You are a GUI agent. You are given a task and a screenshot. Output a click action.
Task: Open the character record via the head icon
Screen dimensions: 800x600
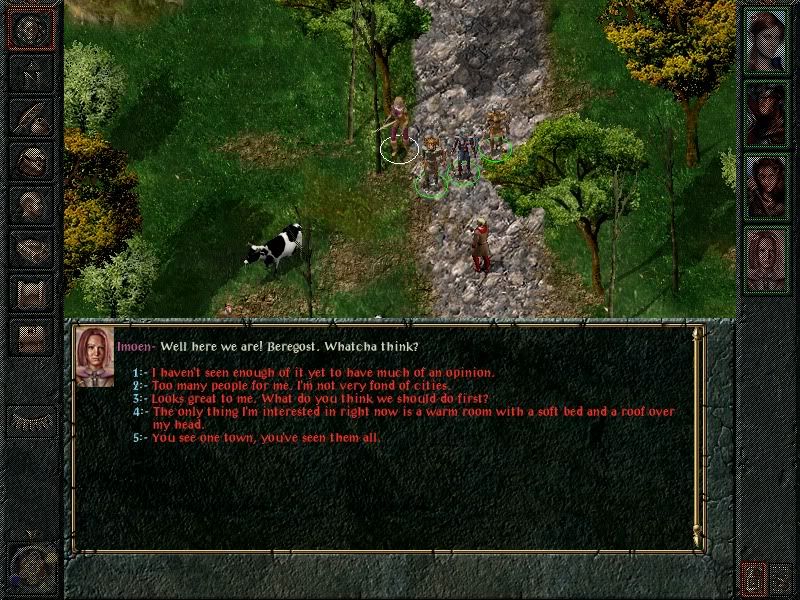[x=31, y=203]
